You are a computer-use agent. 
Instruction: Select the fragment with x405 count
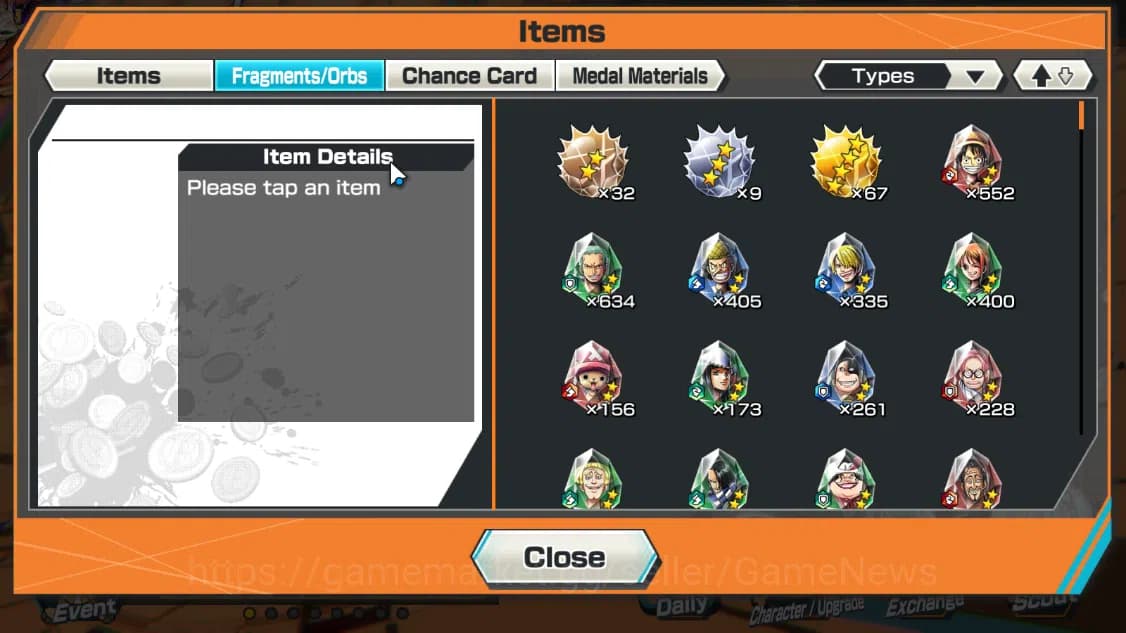tap(719, 270)
